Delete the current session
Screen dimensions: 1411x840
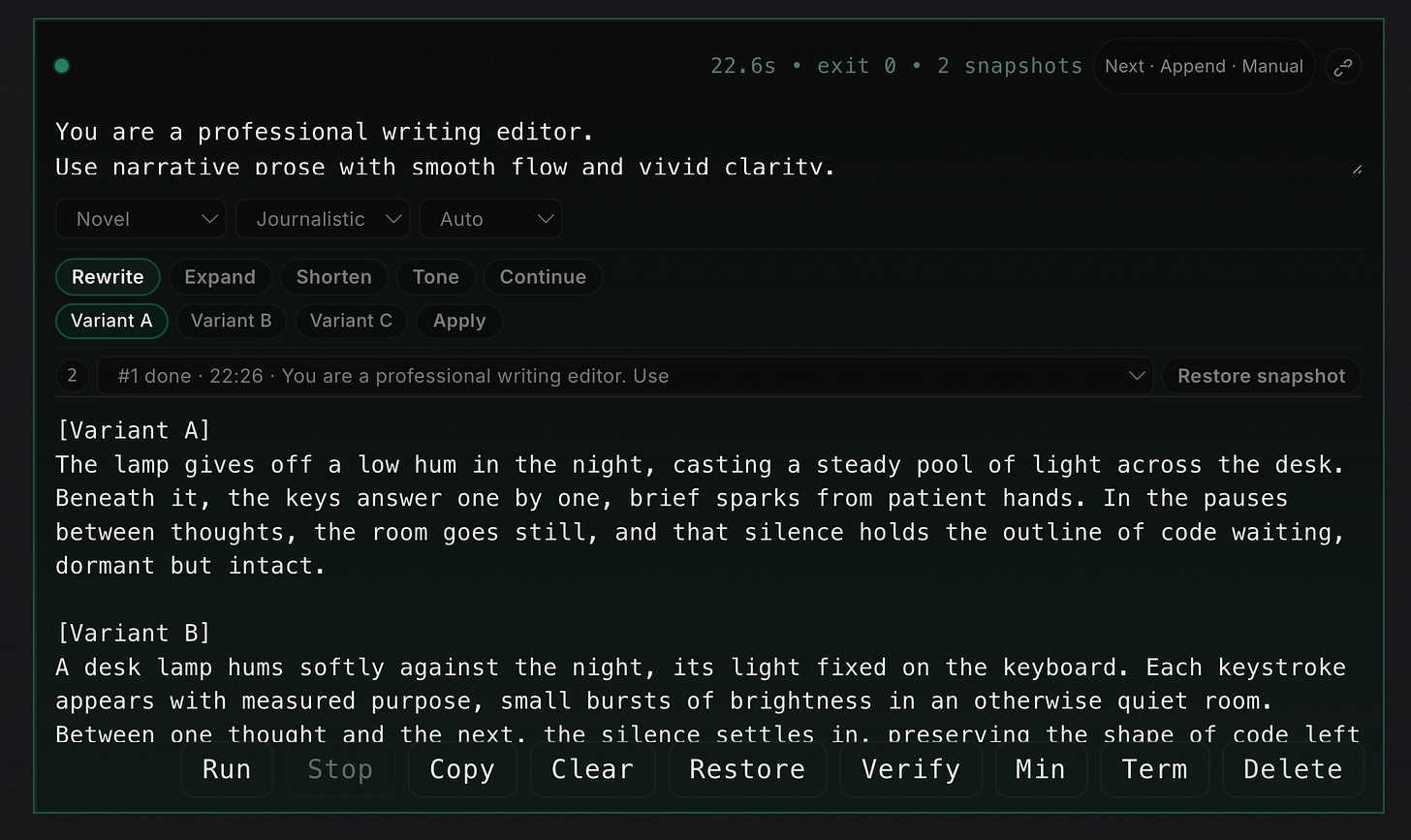1293,769
